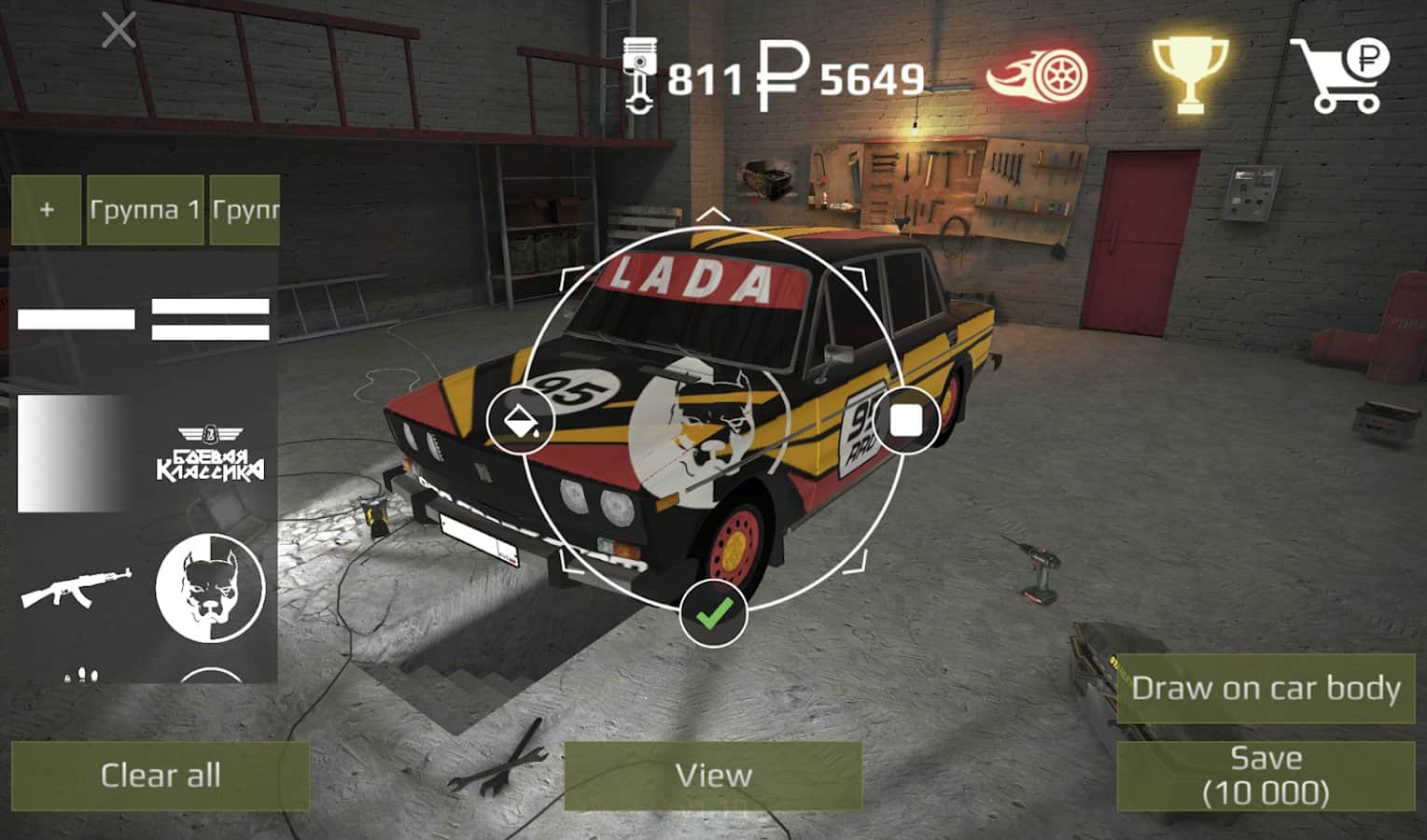
Task: Confirm decal placement with green checkmark
Action: [x=714, y=613]
